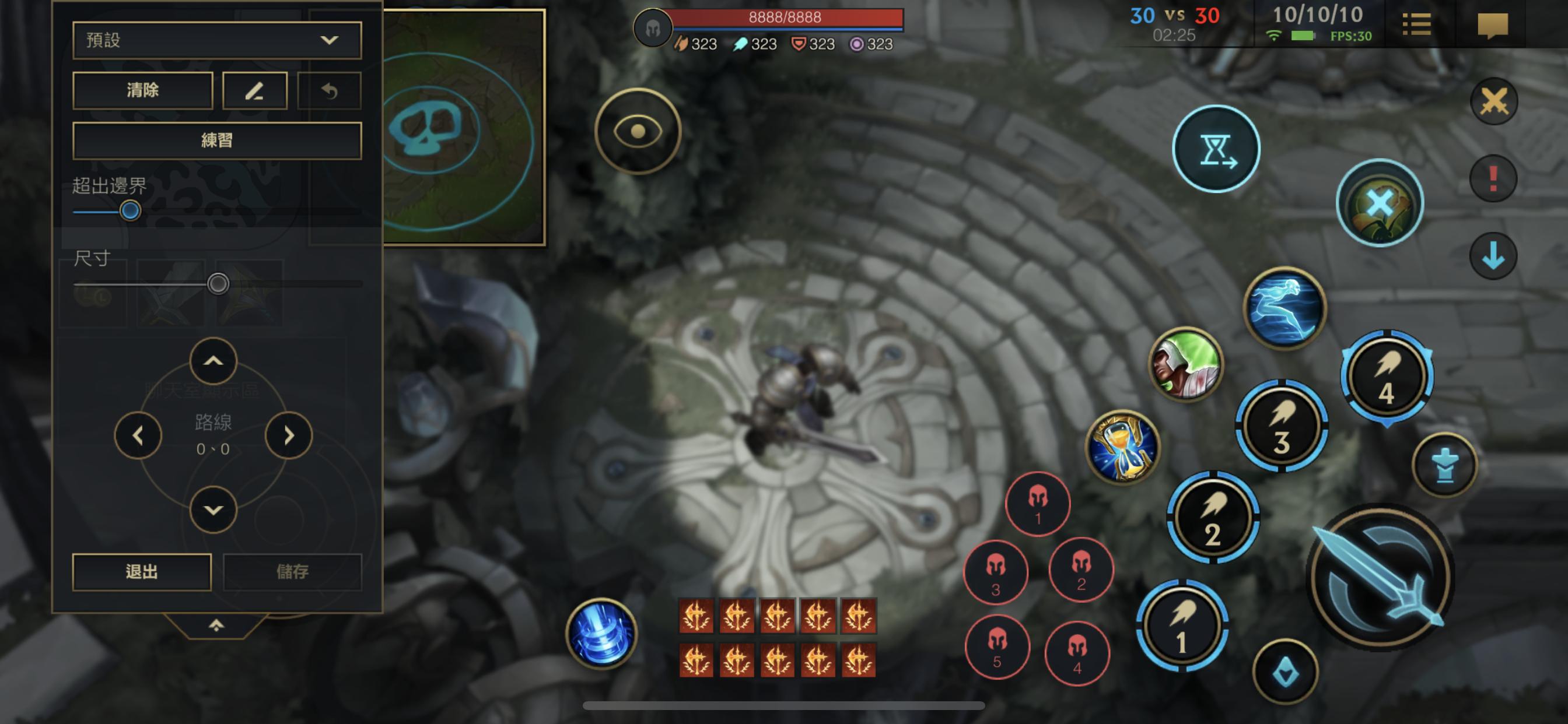Click the 清除 clear button

coord(142,91)
